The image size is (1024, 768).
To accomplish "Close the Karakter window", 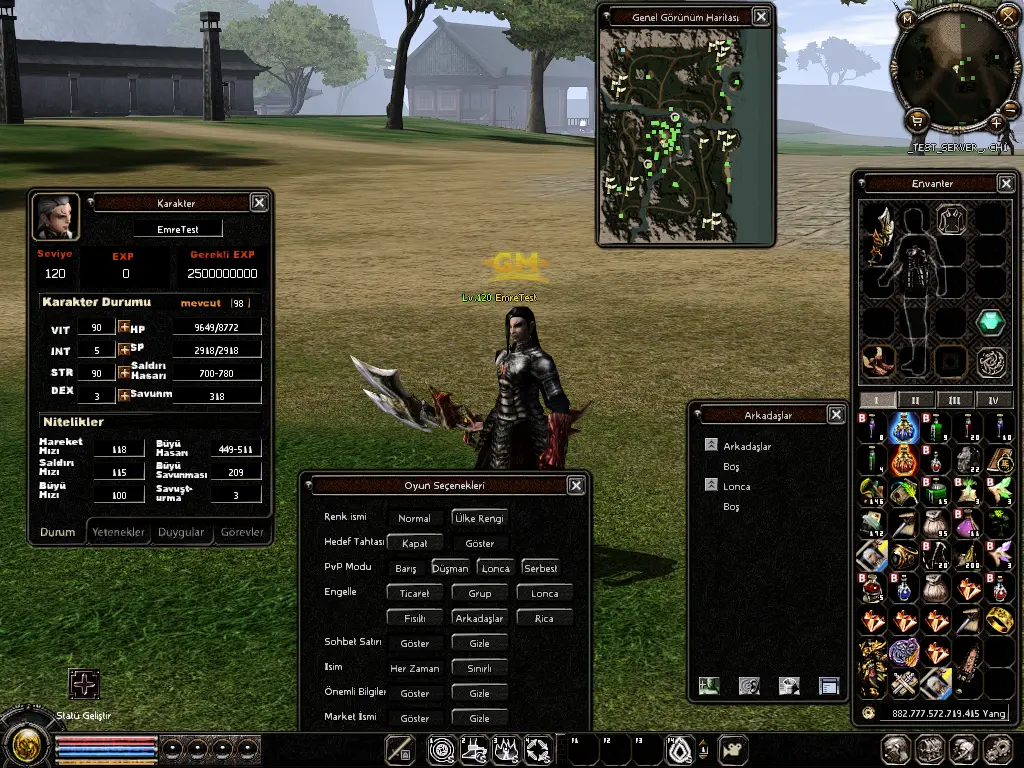I will point(259,203).
